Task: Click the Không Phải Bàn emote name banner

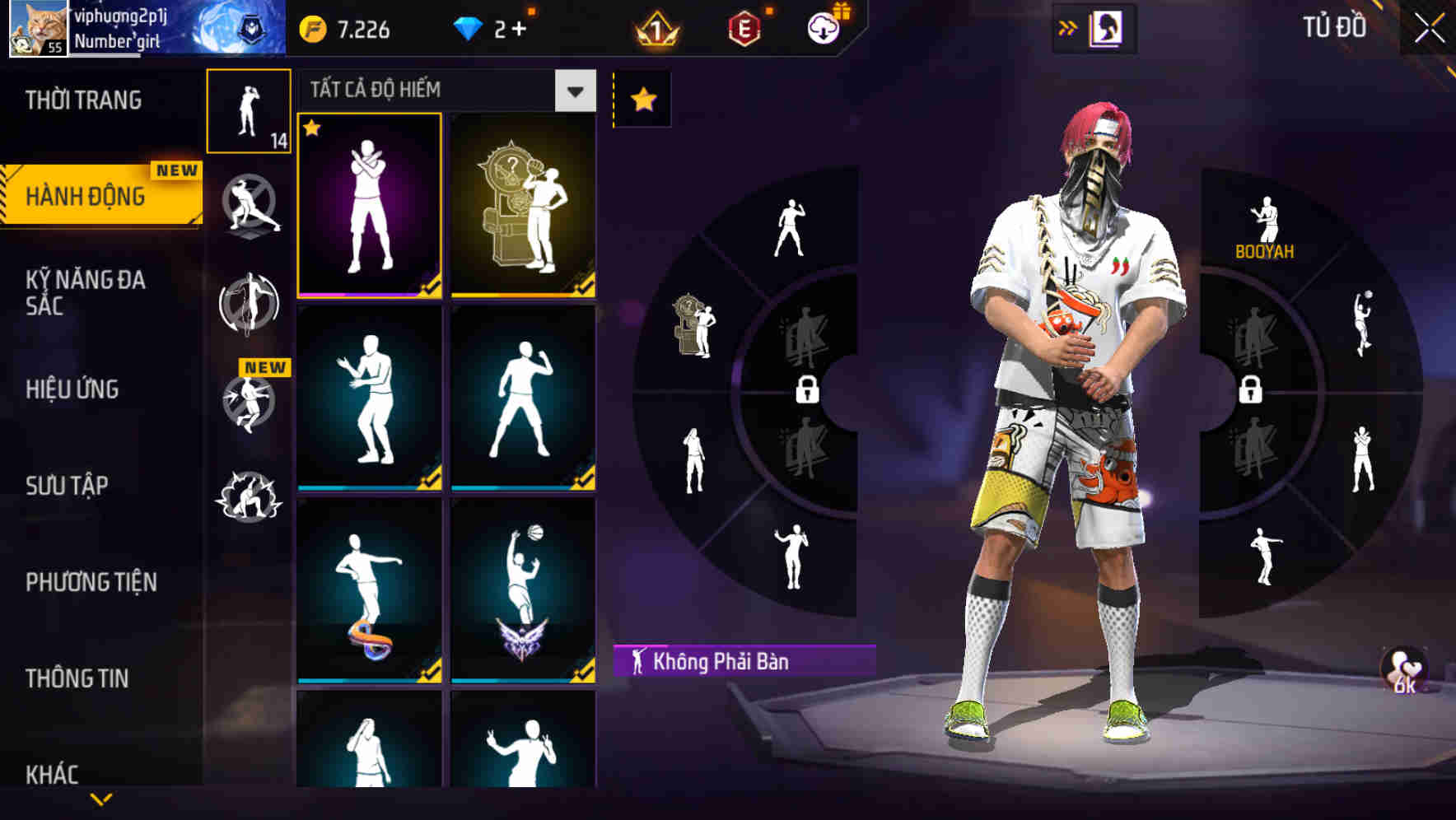Action: tap(741, 659)
